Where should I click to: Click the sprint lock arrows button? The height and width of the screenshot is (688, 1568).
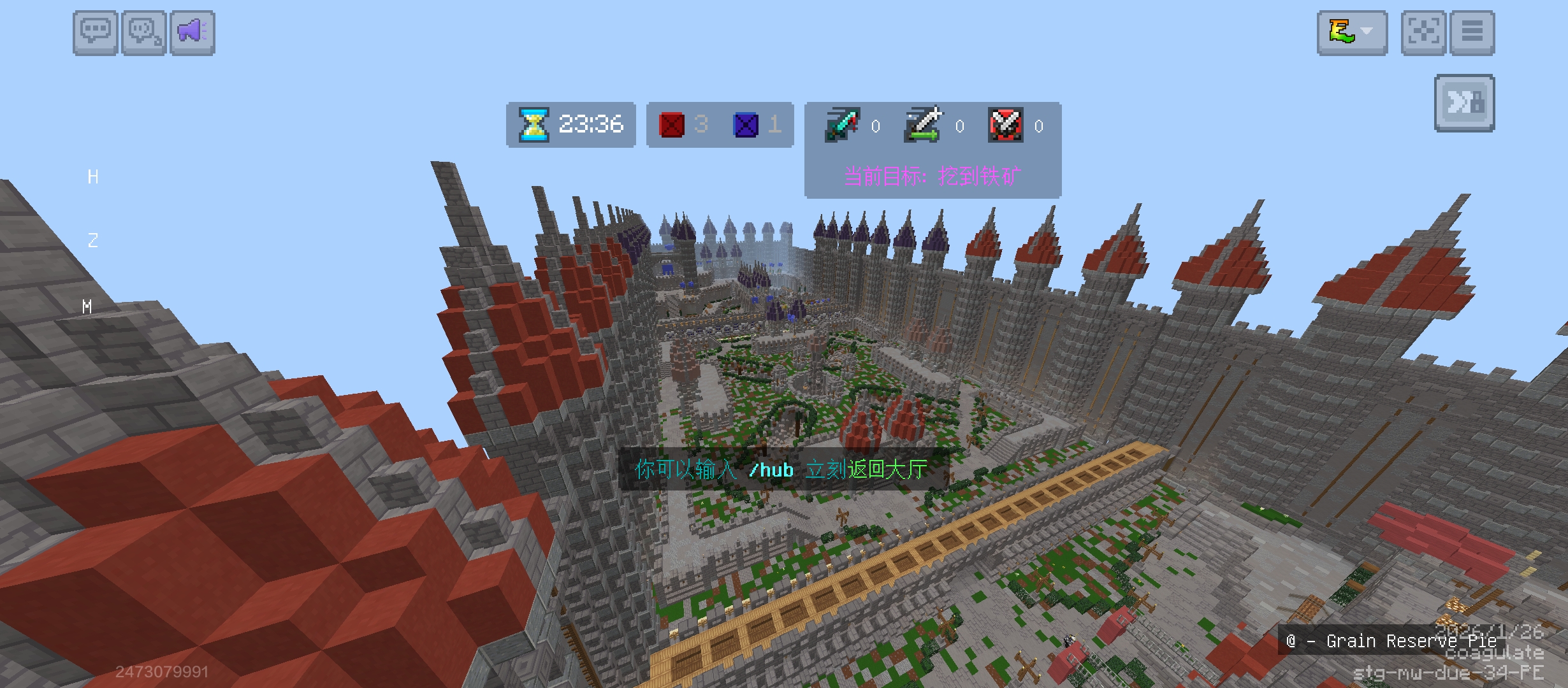[1464, 103]
